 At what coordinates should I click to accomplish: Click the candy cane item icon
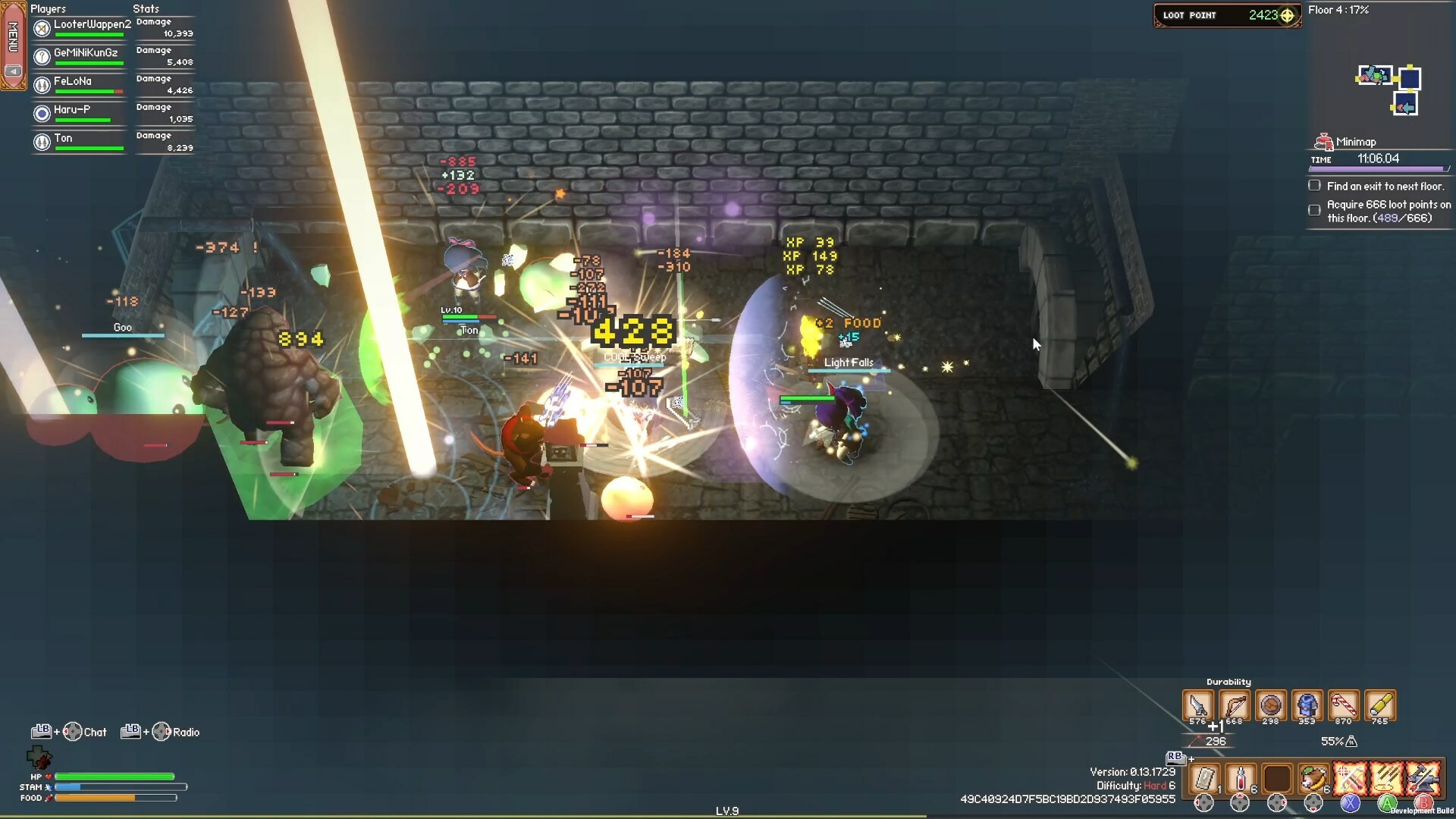pos(1345,704)
